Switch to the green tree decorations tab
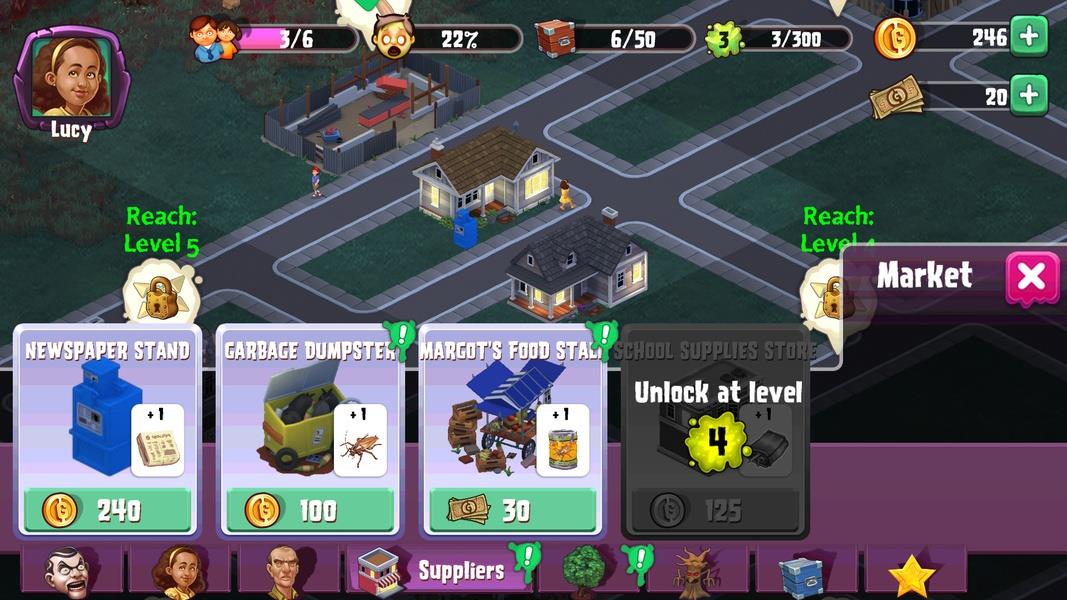The image size is (1067, 600). [x=583, y=572]
